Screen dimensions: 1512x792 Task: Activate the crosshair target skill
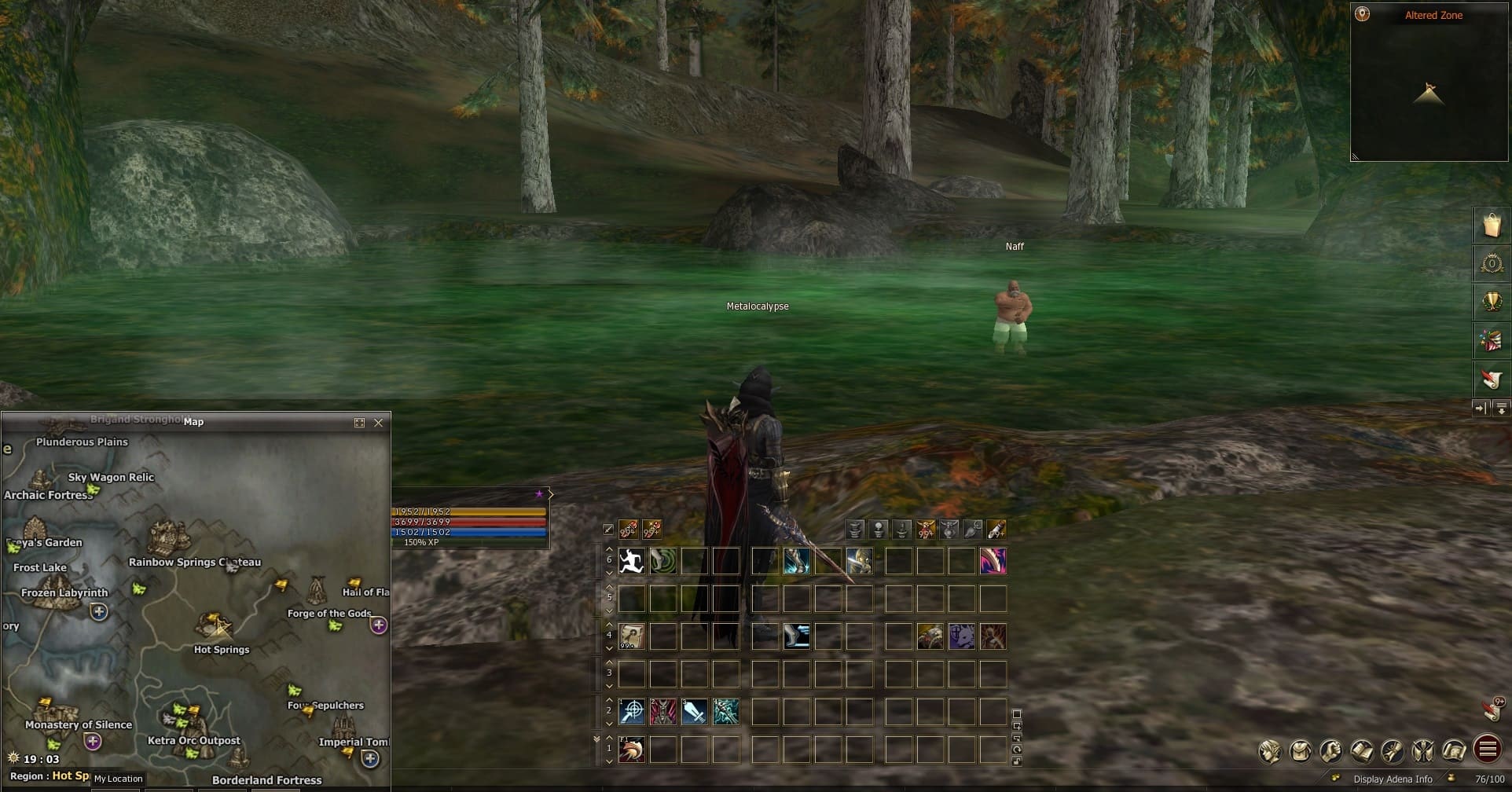click(x=632, y=712)
